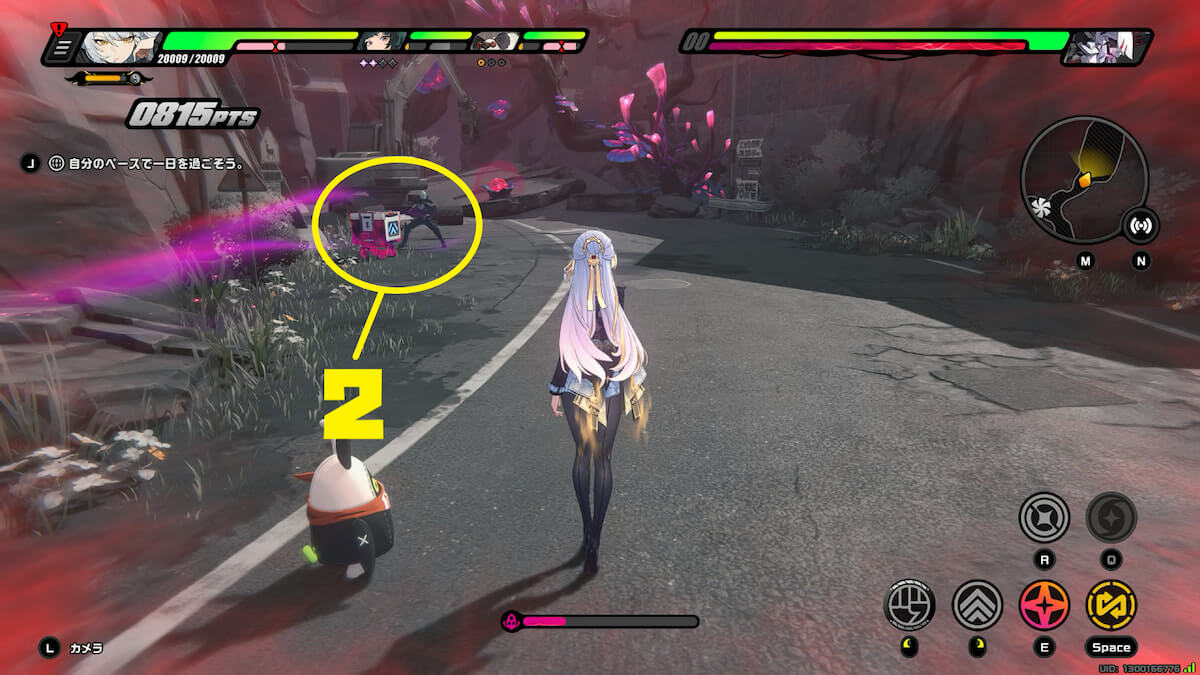Open the hamburger menu with red alert
1200x675 pixels.
pos(62,47)
